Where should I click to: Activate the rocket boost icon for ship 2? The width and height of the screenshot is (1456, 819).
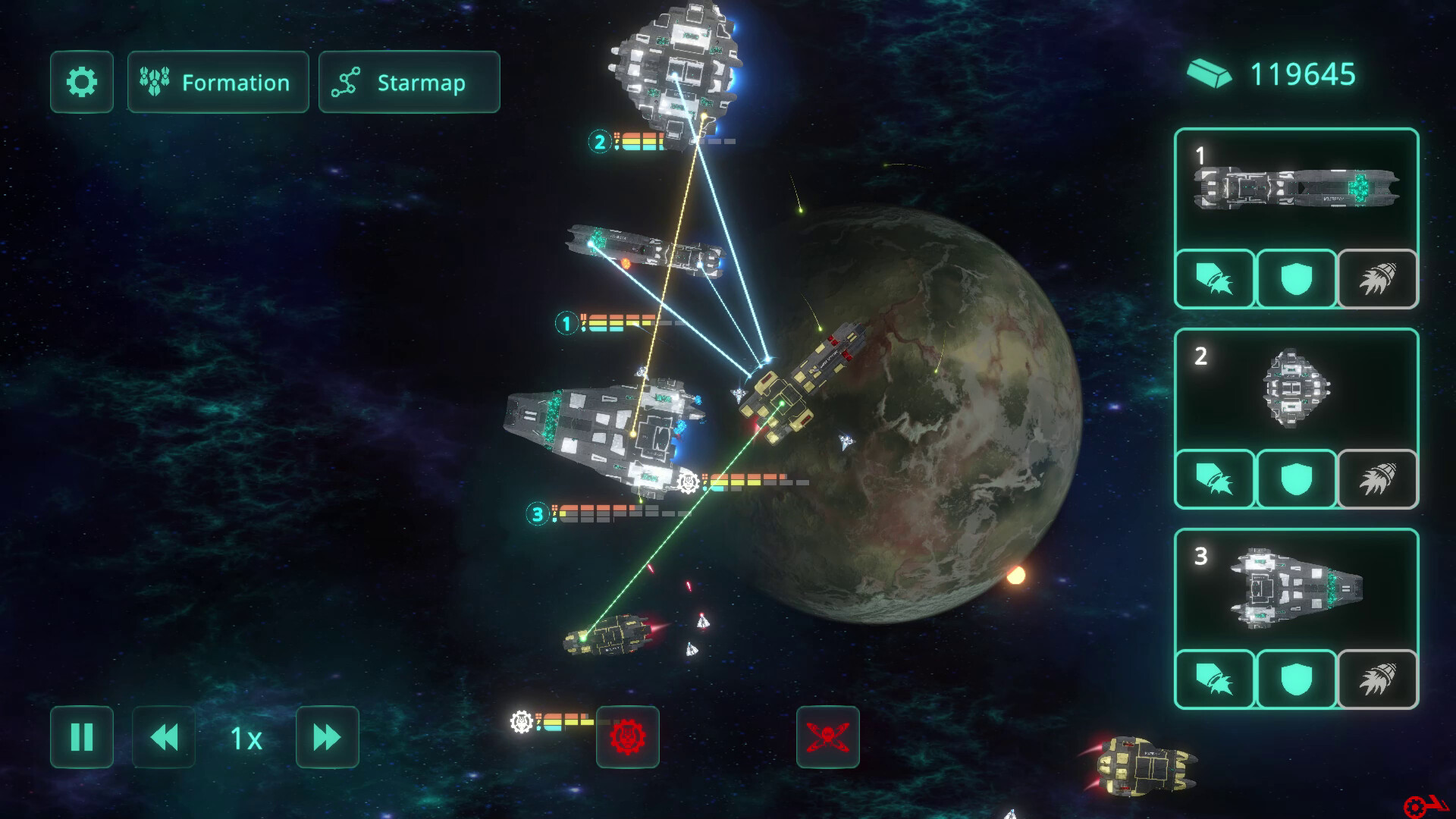[1378, 479]
